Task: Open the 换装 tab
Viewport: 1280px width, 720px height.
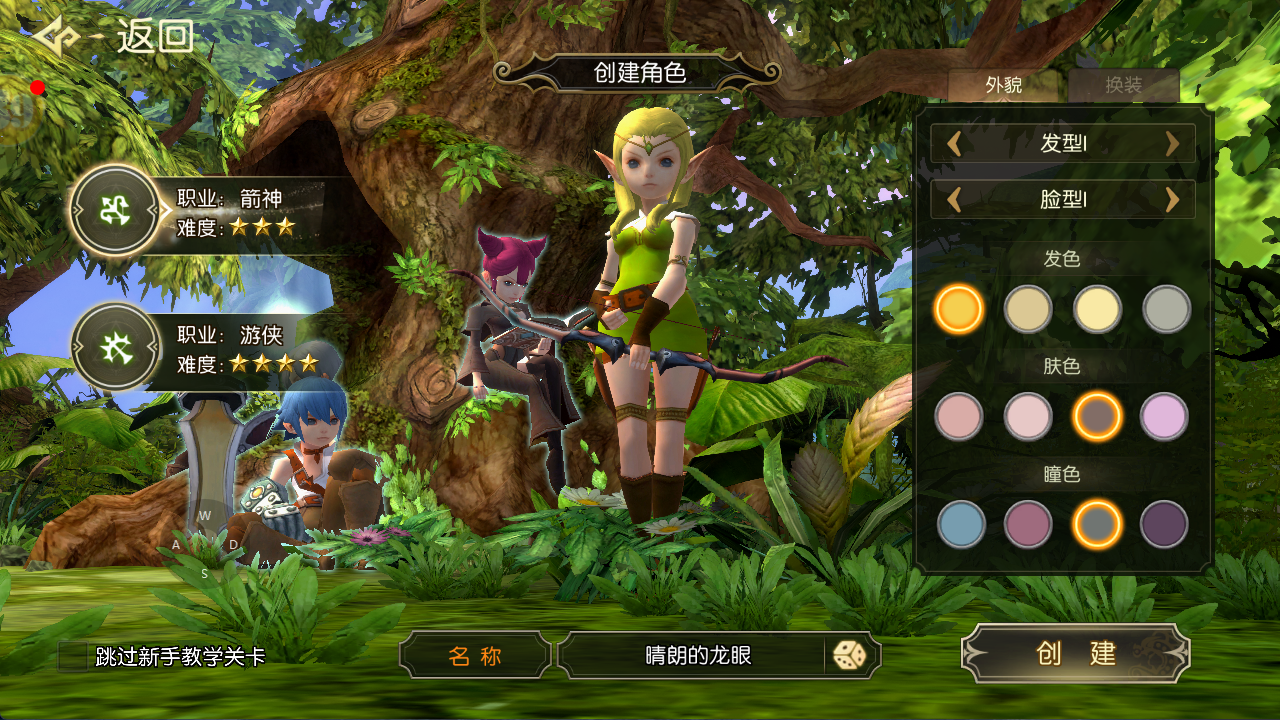Action: pos(1123,85)
